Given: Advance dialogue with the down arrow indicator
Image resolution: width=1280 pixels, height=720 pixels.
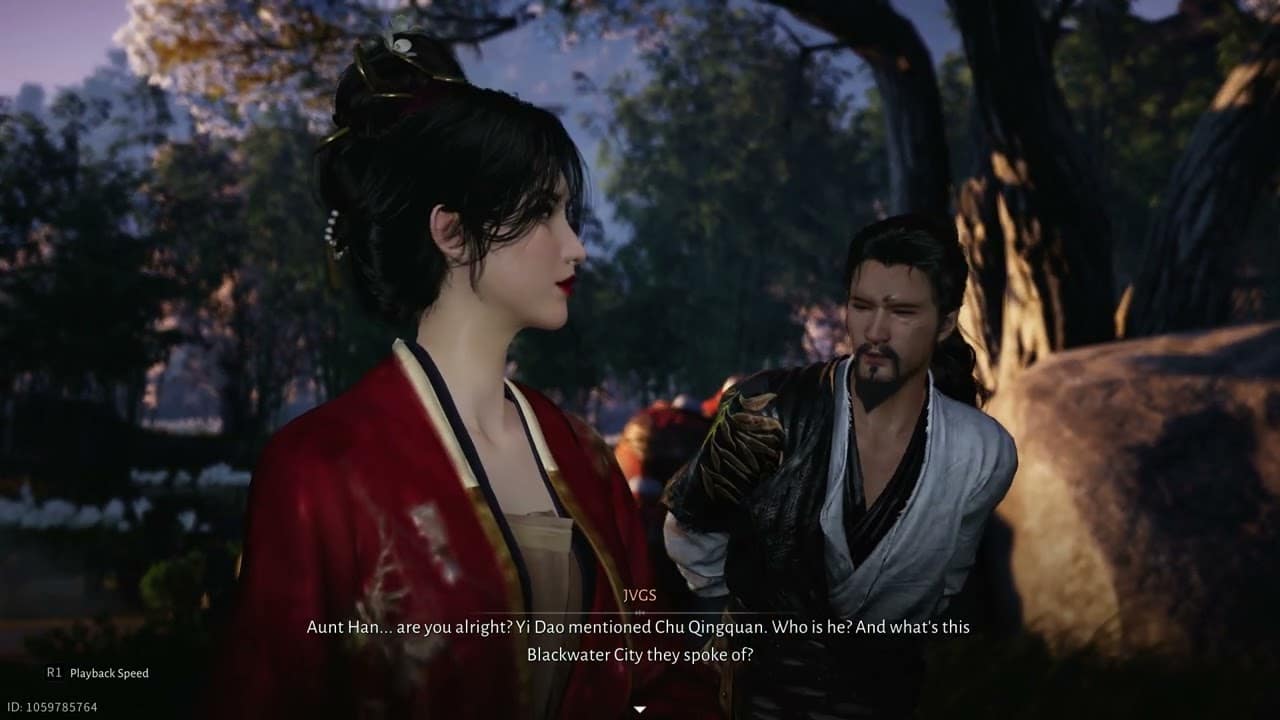Looking at the screenshot, I should pos(640,709).
